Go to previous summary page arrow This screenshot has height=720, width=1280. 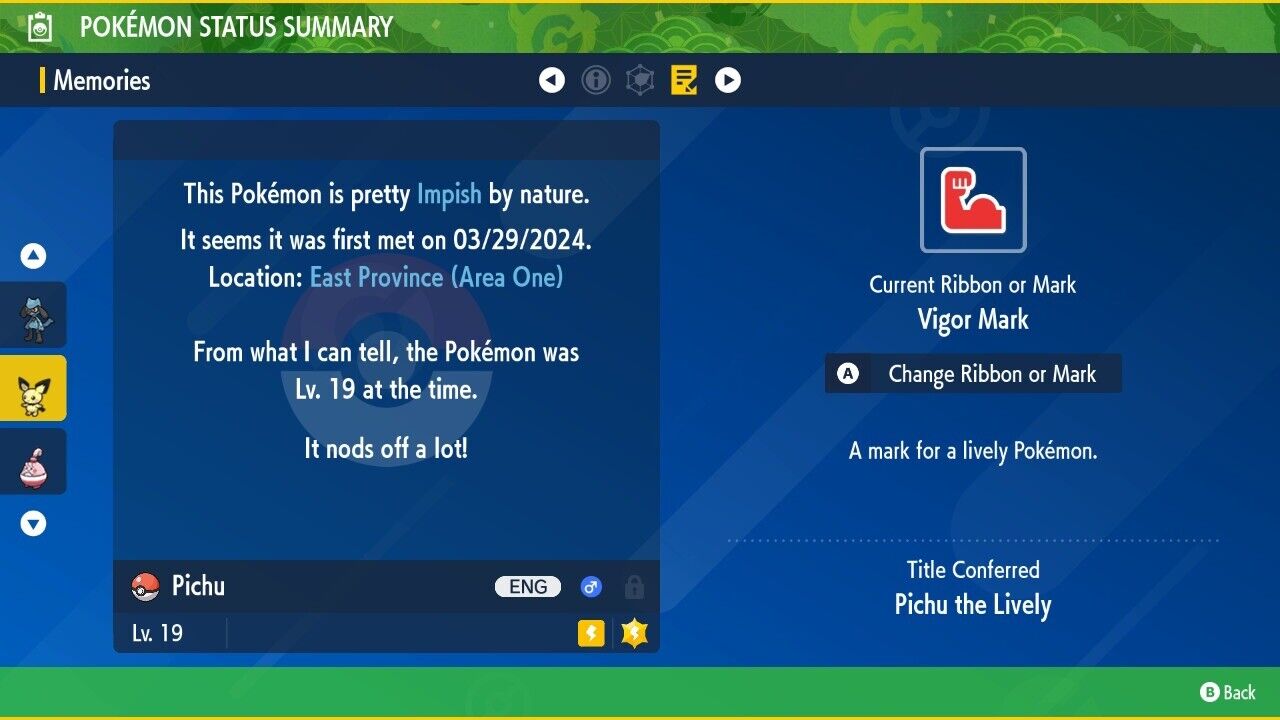click(552, 80)
